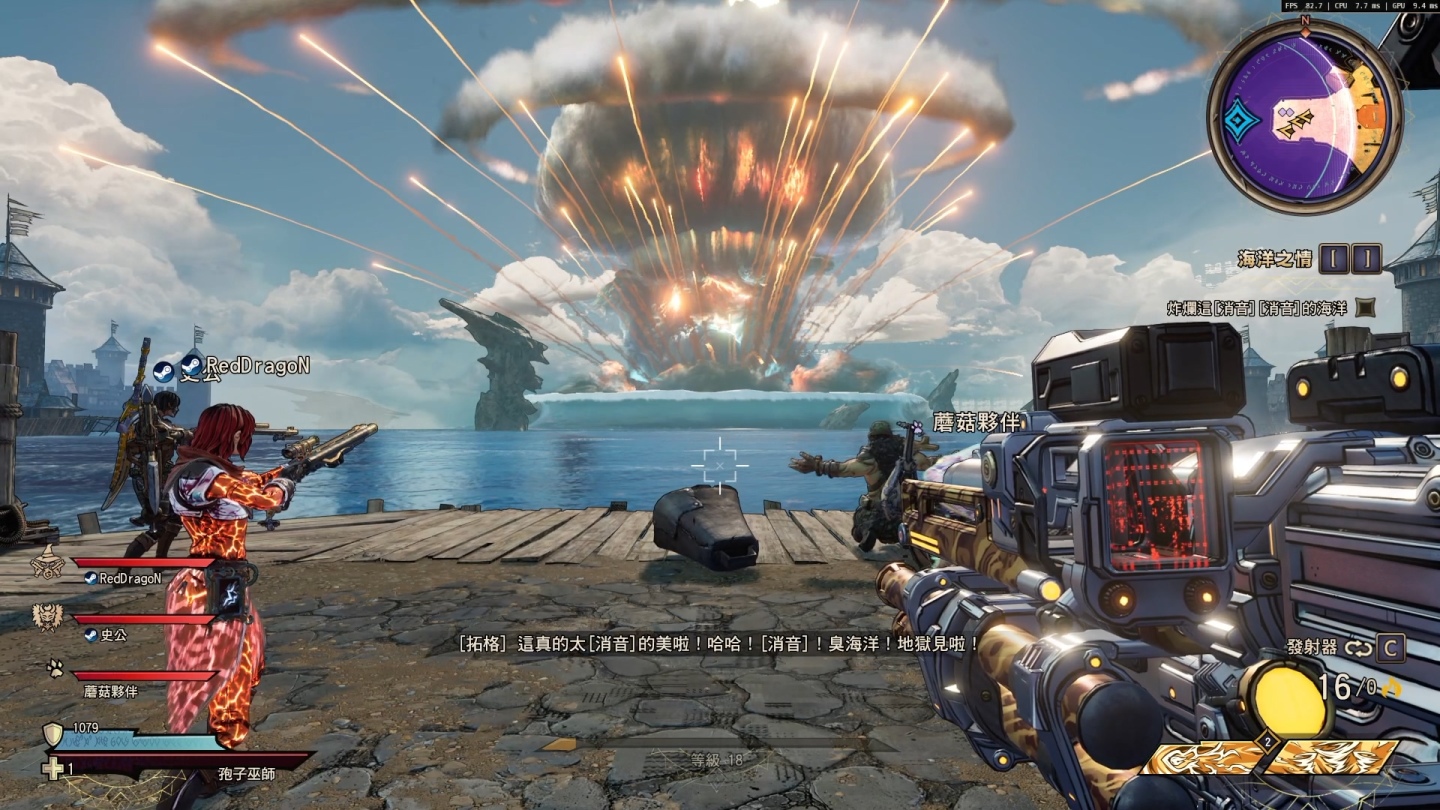Select the 蘑菇夥伴 paw print companion icon

tap(55, 669)
